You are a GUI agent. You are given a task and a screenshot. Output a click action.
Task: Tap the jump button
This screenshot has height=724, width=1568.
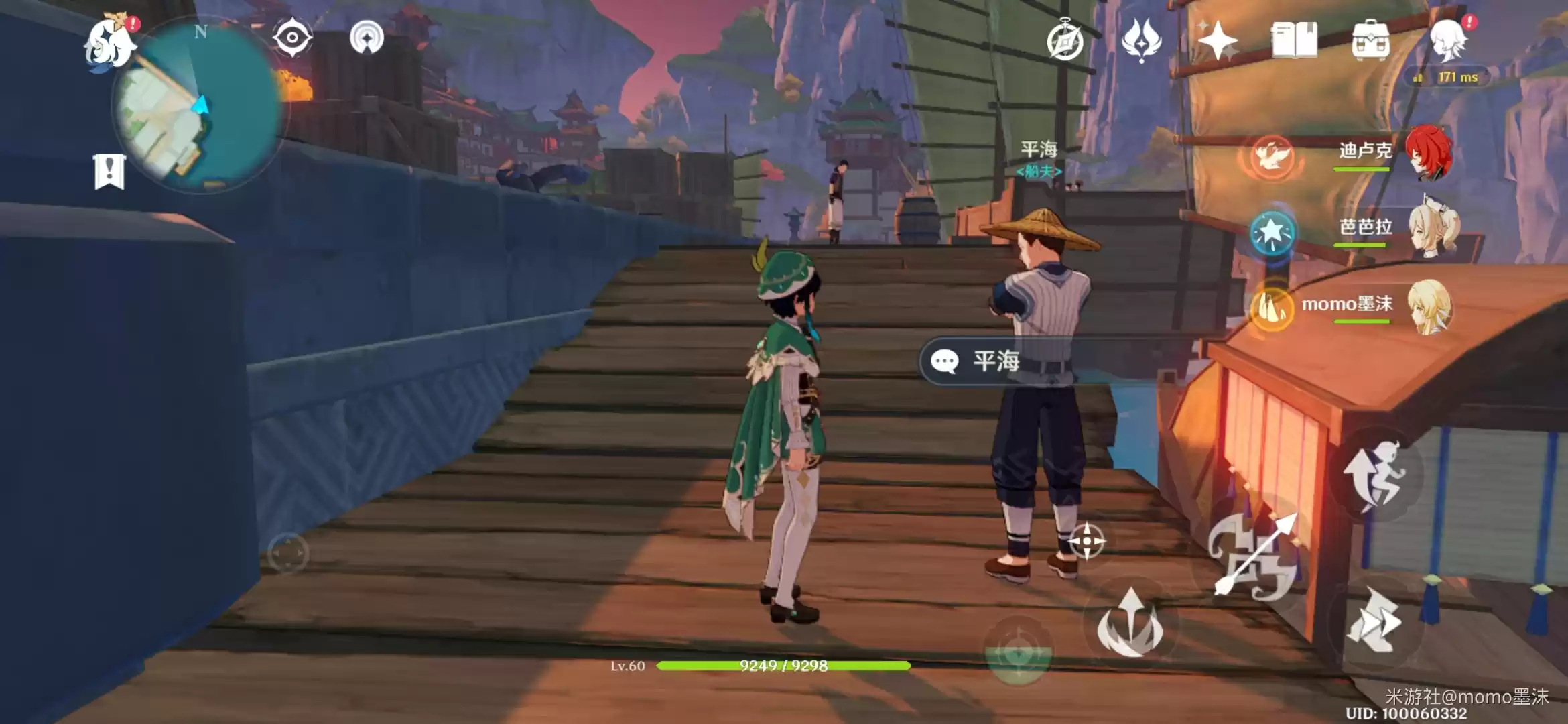[1374, 475]
